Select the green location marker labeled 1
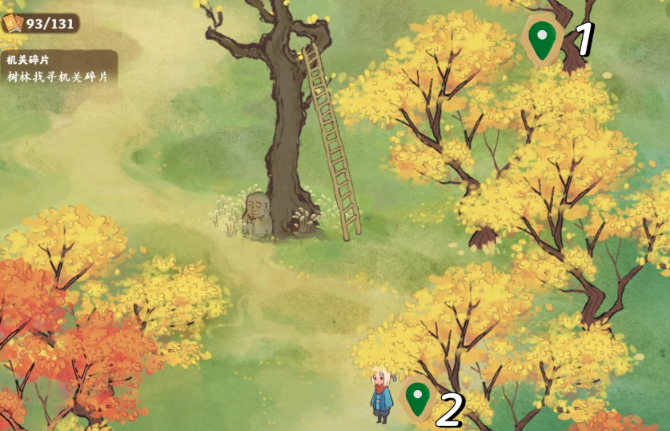The image size is (670, 431). point(542,40)
